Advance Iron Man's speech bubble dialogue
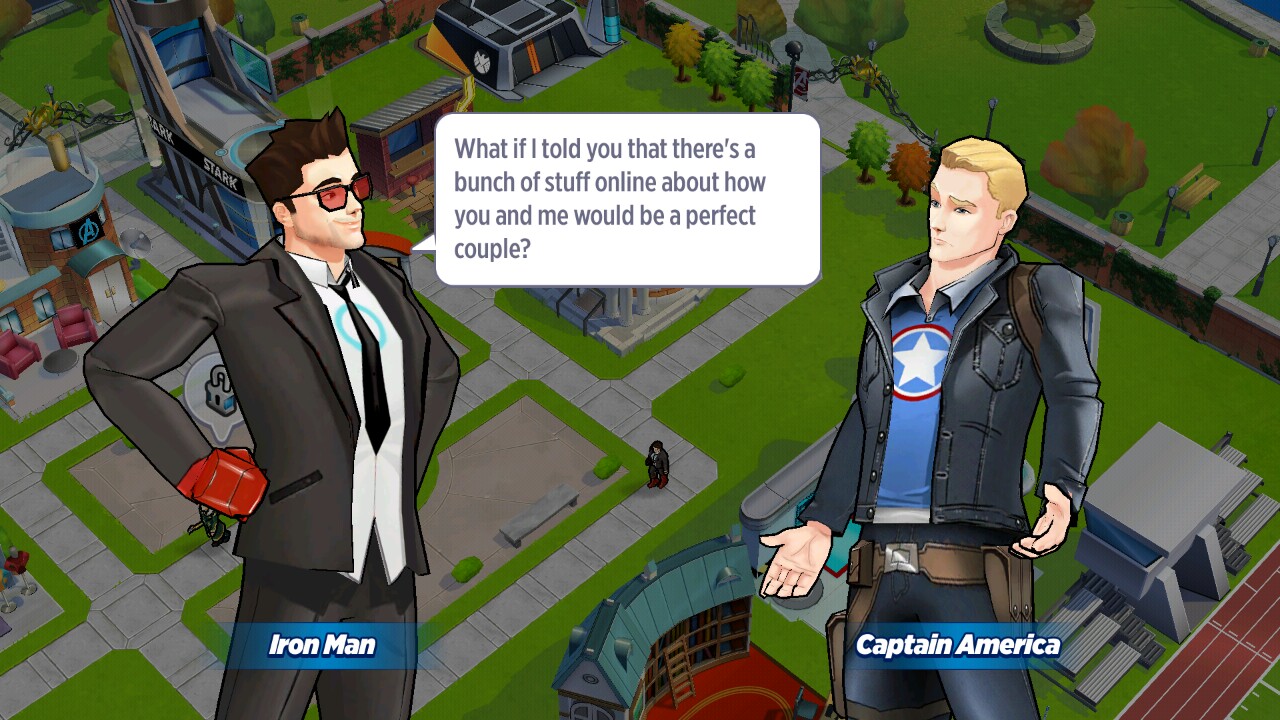This screenshot has height=720, width=1280. coord(627,199)
